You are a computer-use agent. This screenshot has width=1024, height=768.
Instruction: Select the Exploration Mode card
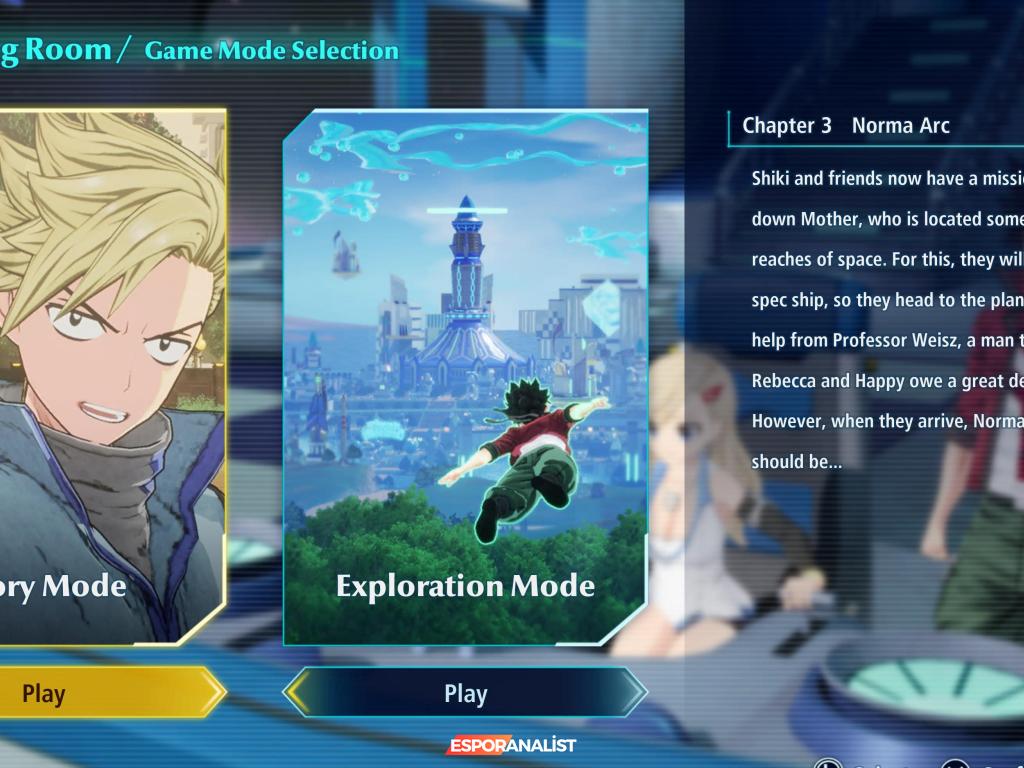pyautogui.click(x=465, y=375)
